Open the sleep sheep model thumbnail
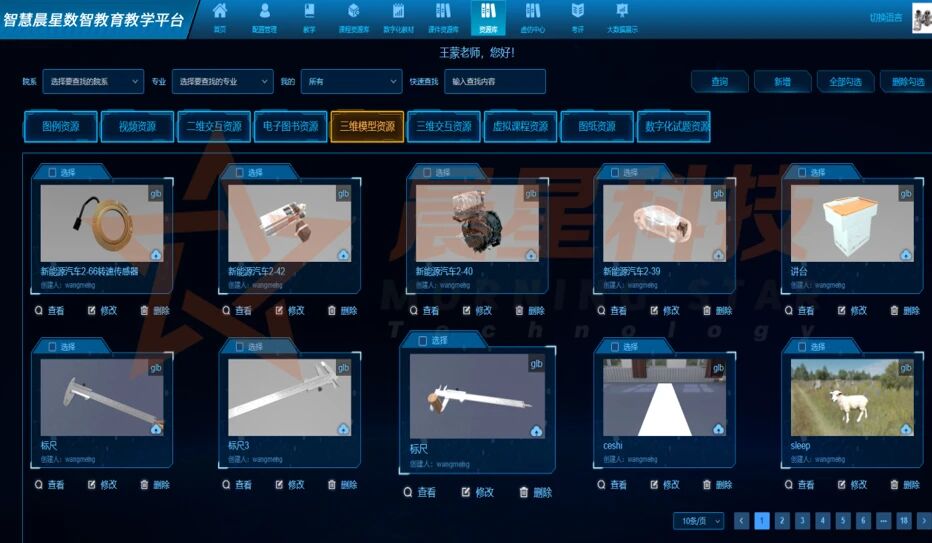Image resolution: width=932 pixels, height=543 pixels. (x=852, y=397)
